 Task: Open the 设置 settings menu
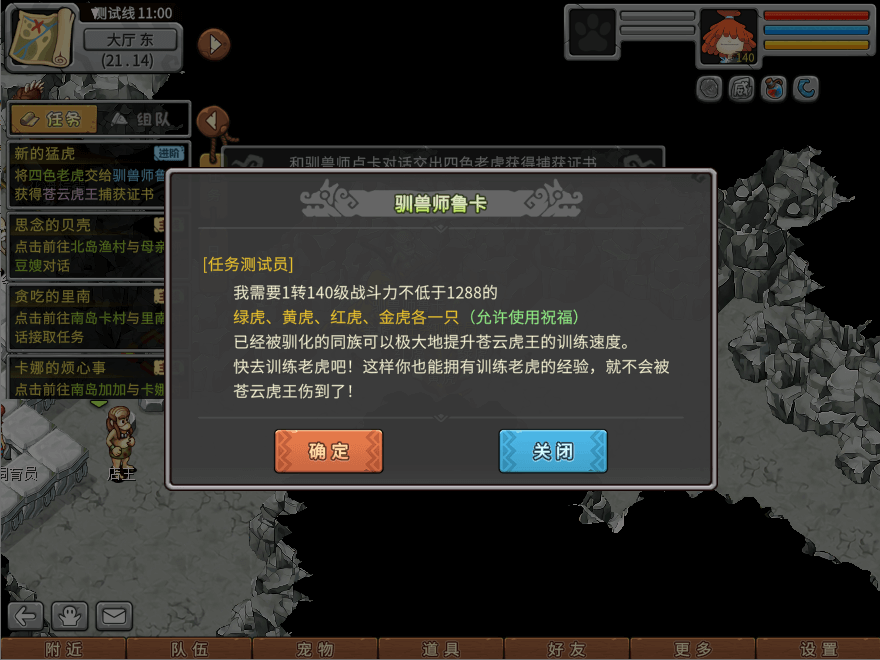(x=818, y=649)
